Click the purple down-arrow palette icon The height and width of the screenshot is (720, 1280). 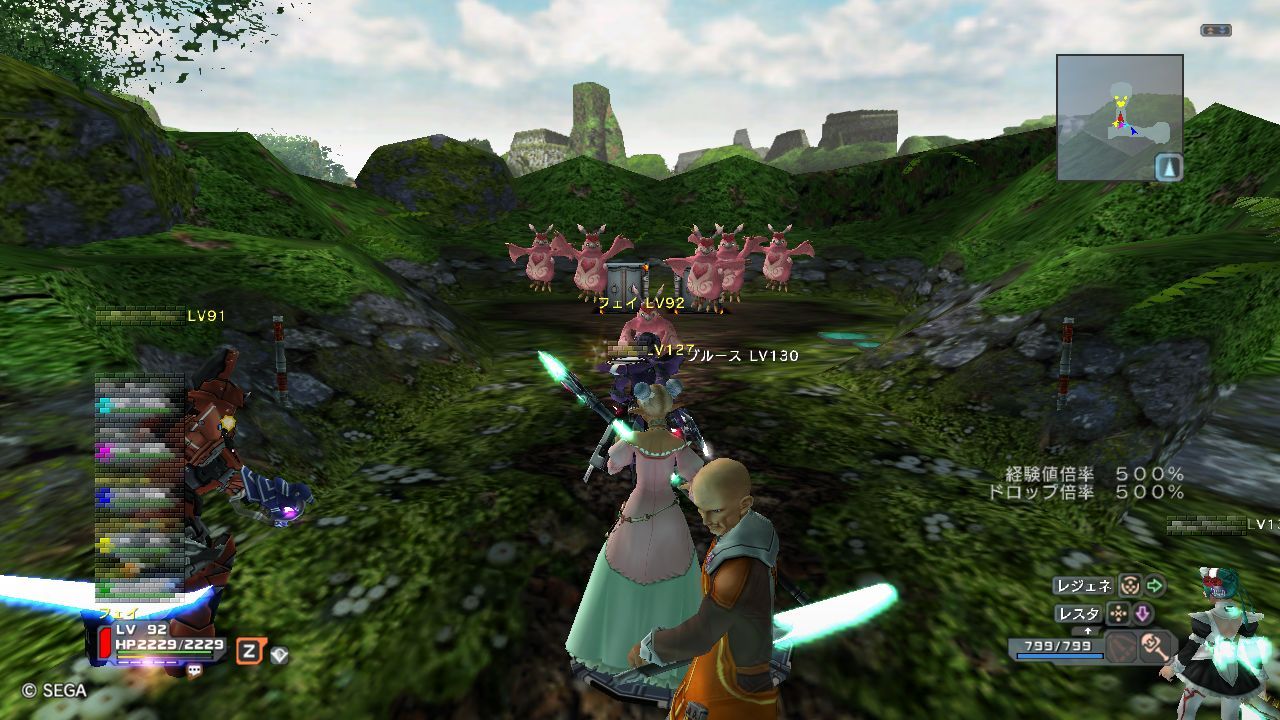[1142, 613]
